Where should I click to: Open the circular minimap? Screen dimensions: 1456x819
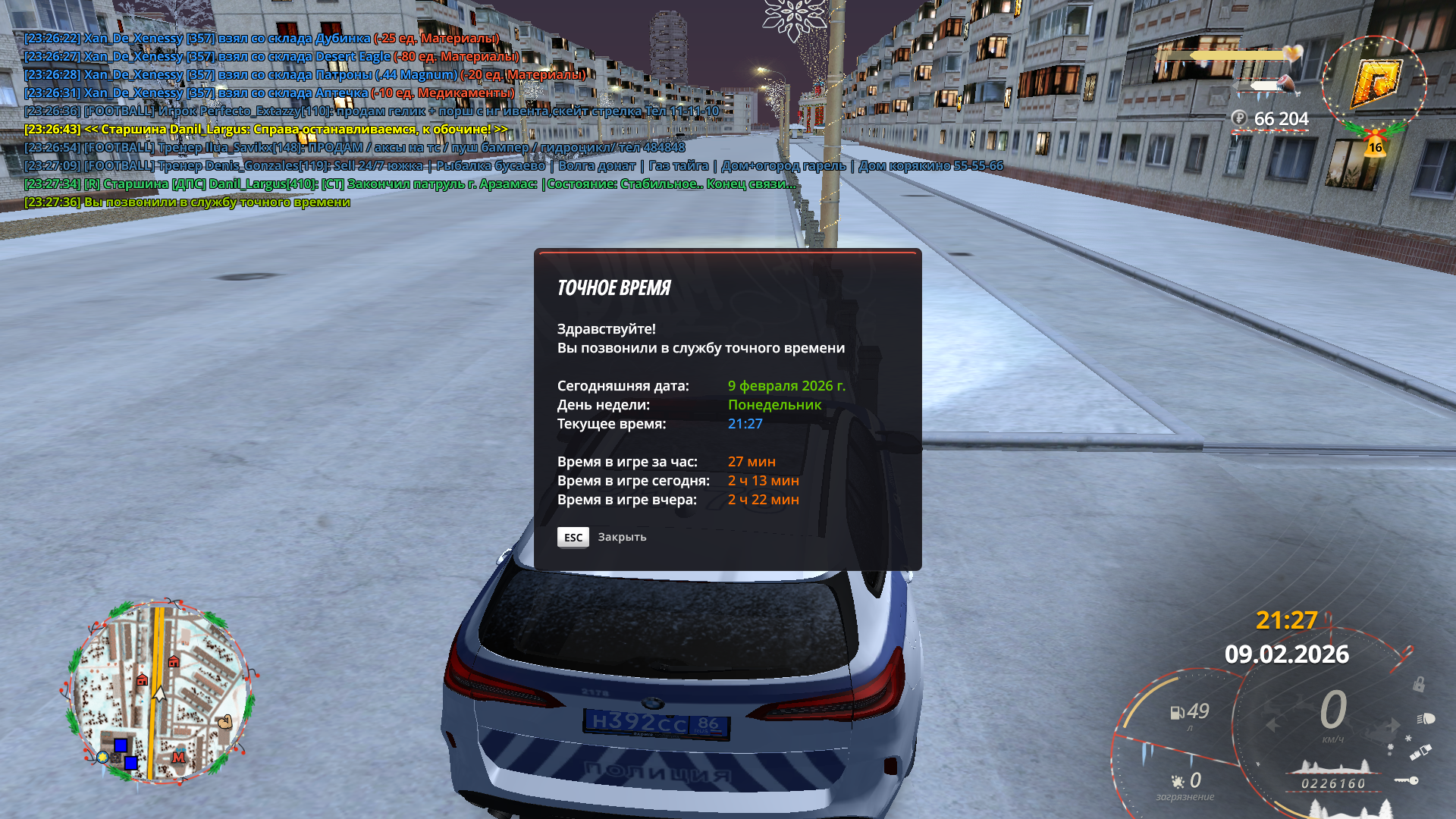(x=159, y=692)
